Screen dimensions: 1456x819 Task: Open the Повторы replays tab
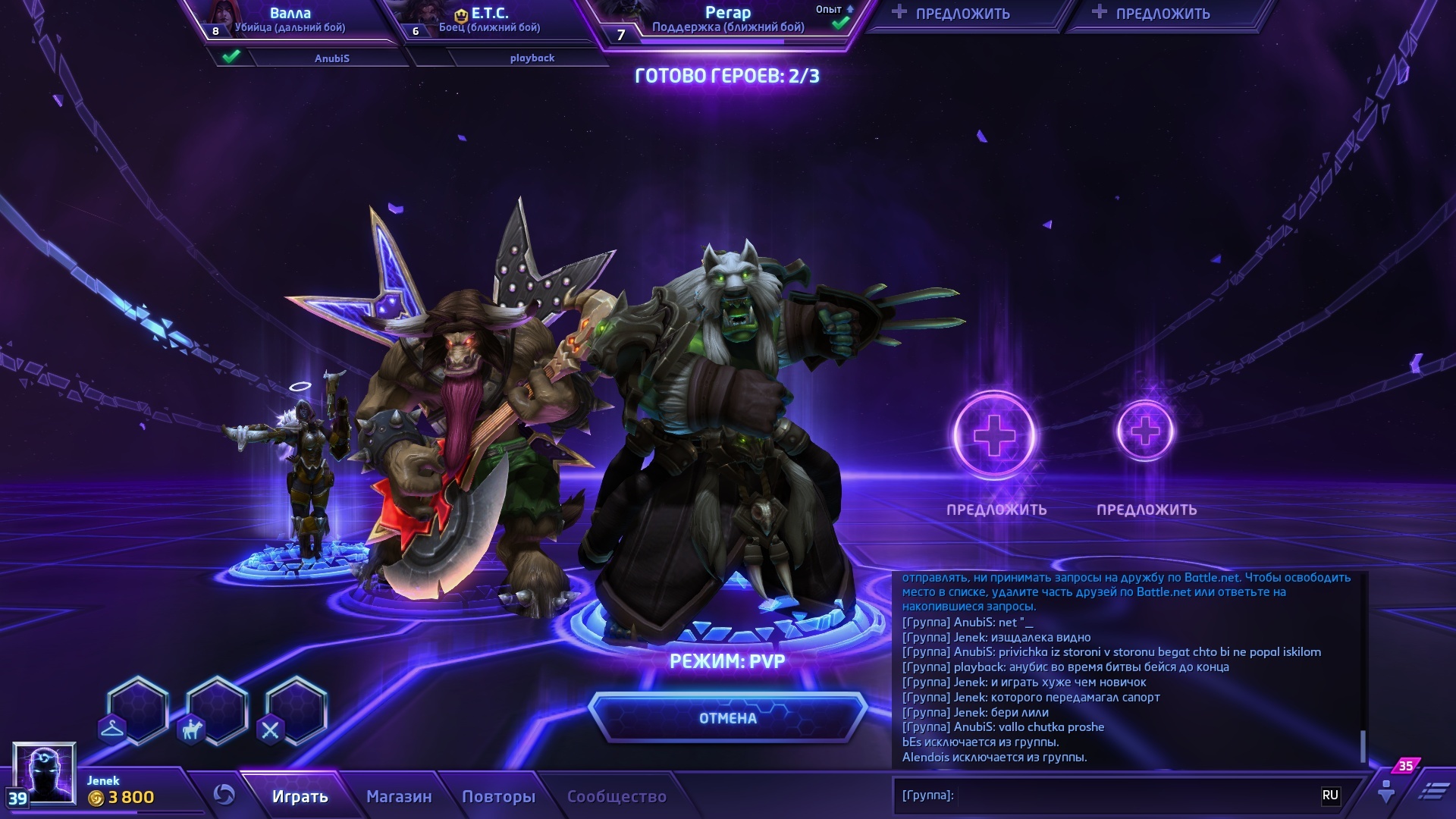[x=498, y=796]
